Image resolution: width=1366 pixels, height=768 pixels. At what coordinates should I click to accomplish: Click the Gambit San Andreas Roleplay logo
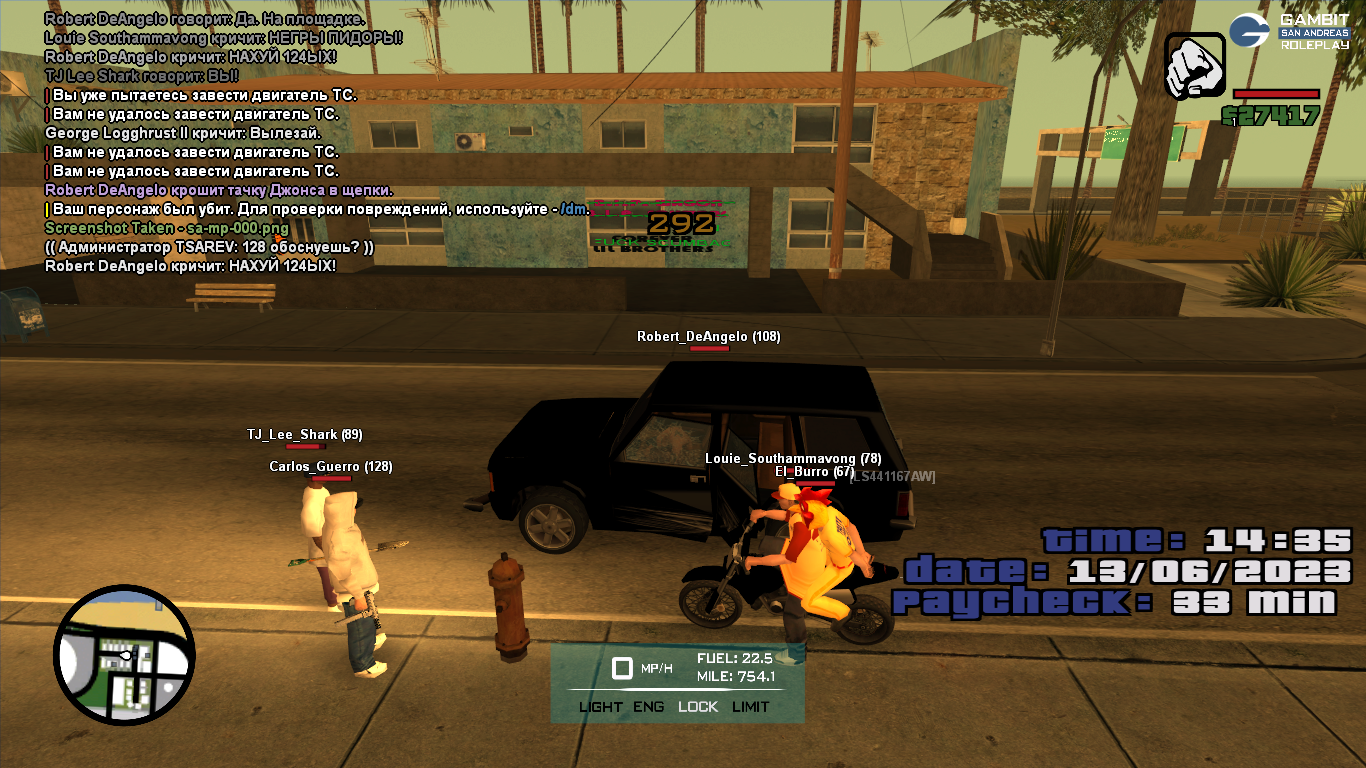pos(1289,31)
